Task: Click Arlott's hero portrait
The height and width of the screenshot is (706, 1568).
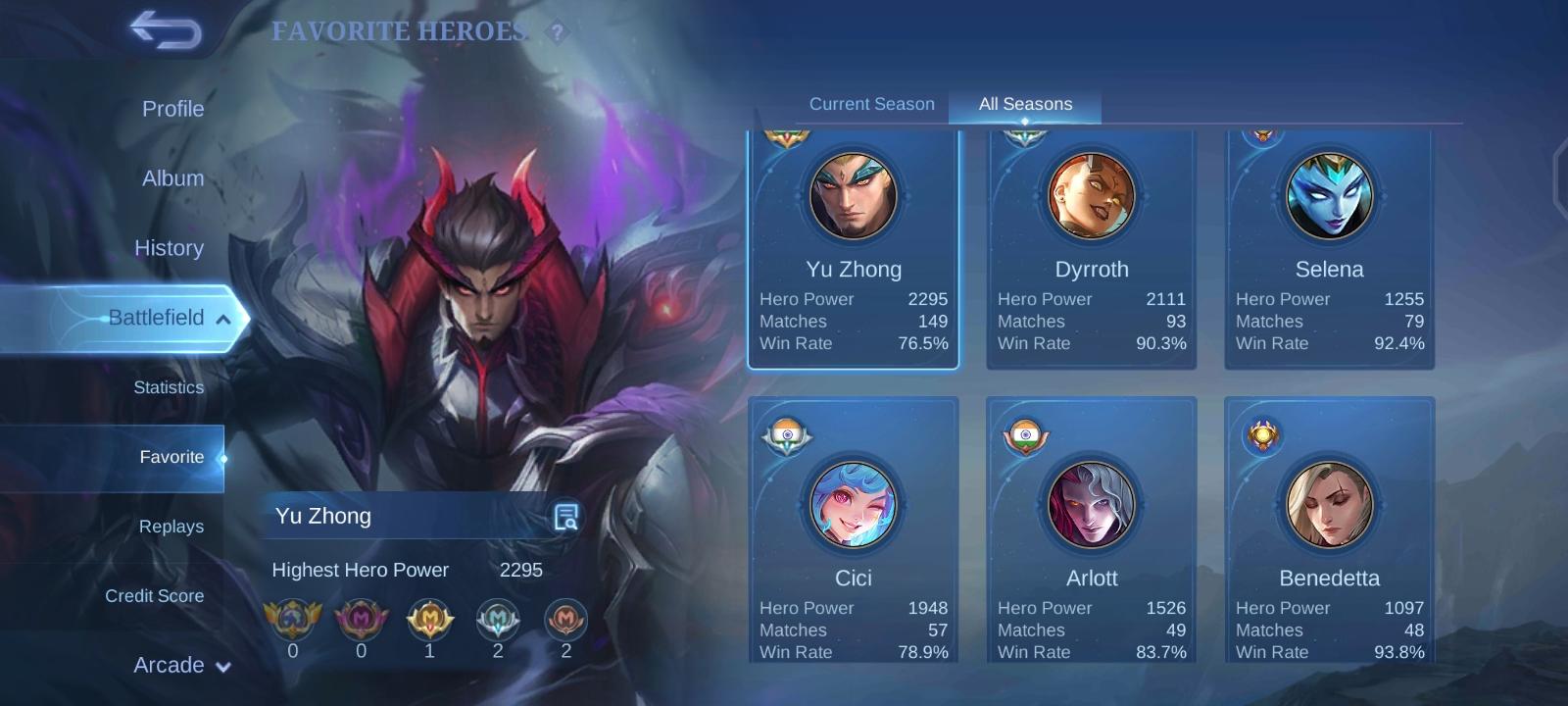Action: point(1091,506)
